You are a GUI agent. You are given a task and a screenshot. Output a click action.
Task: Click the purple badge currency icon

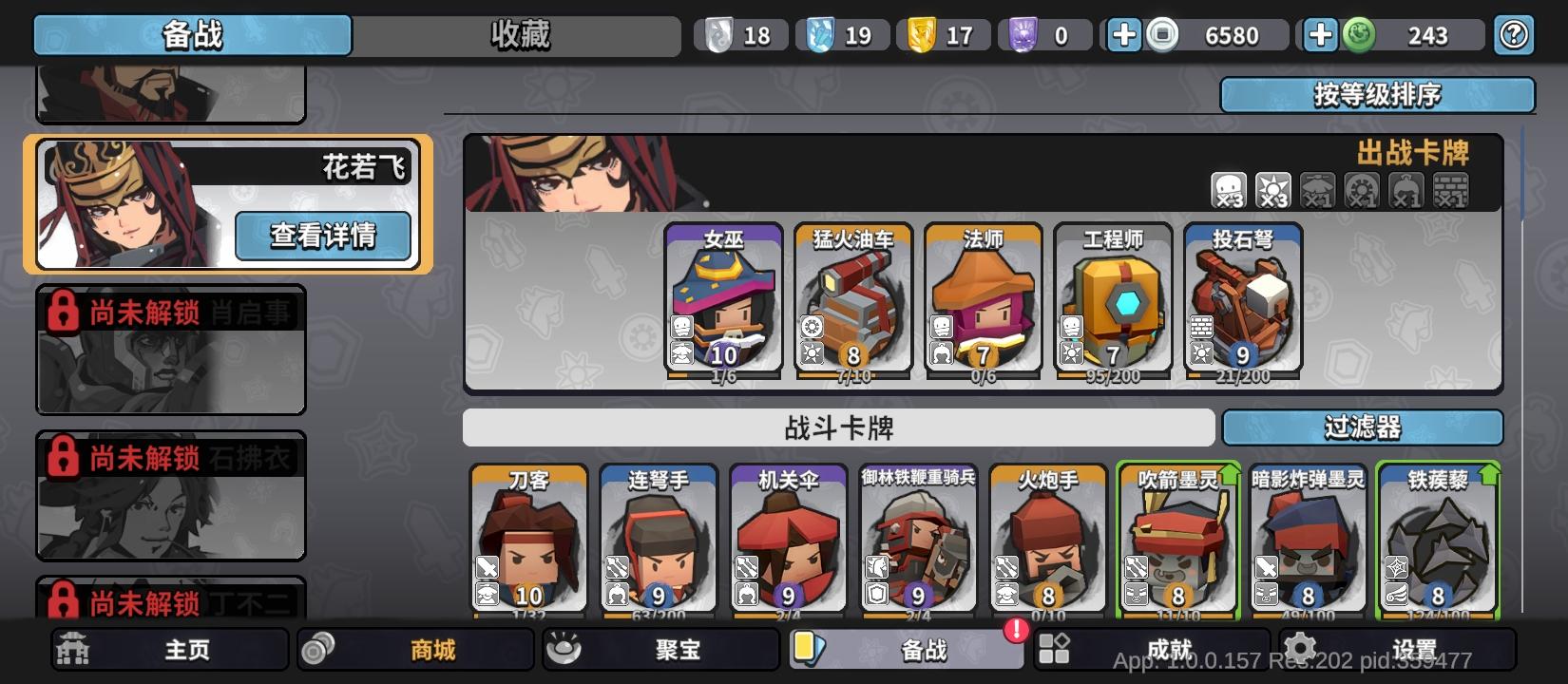1023,34
